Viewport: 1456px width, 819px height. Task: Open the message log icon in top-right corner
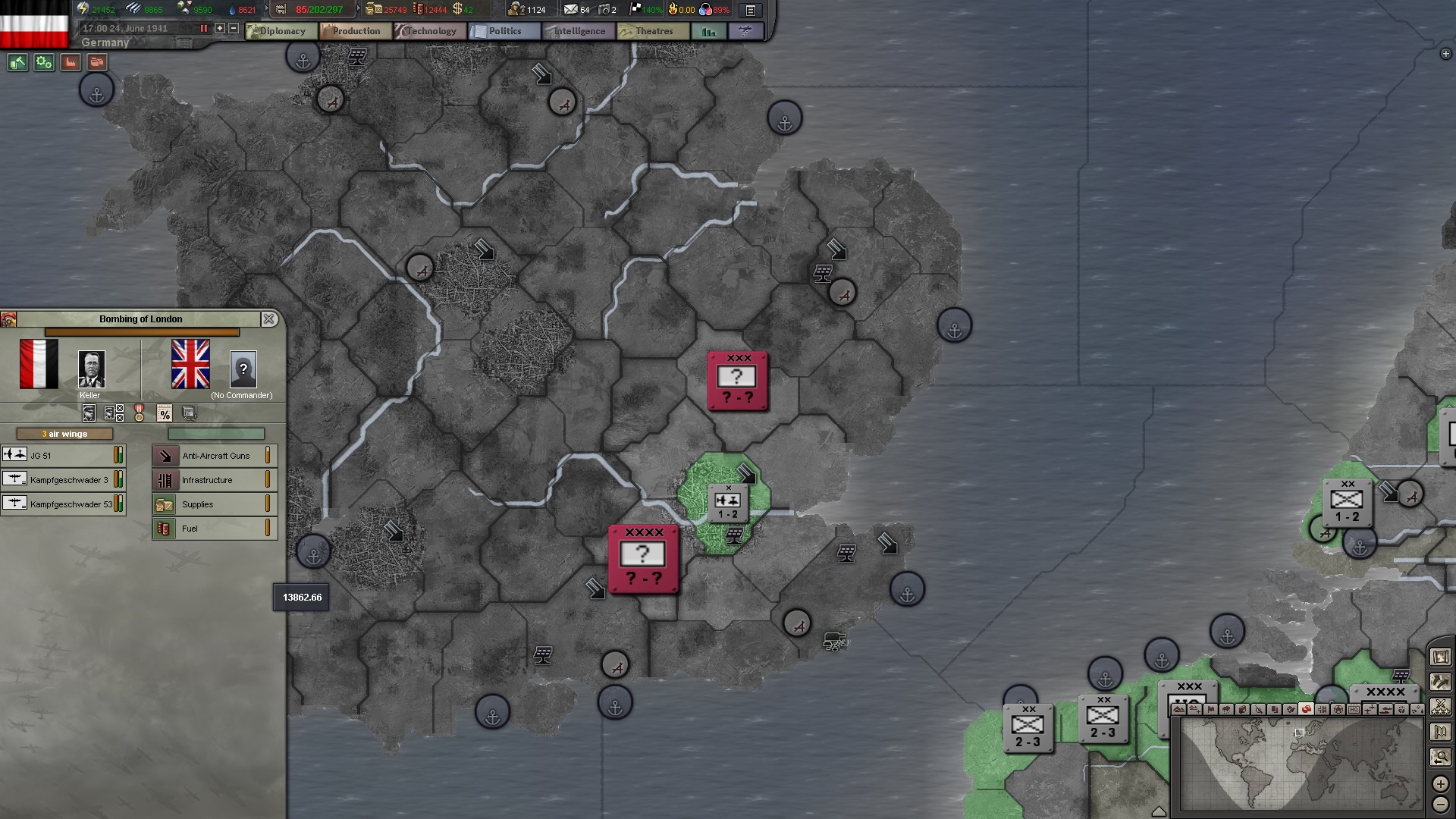click(x=749, y=11)
